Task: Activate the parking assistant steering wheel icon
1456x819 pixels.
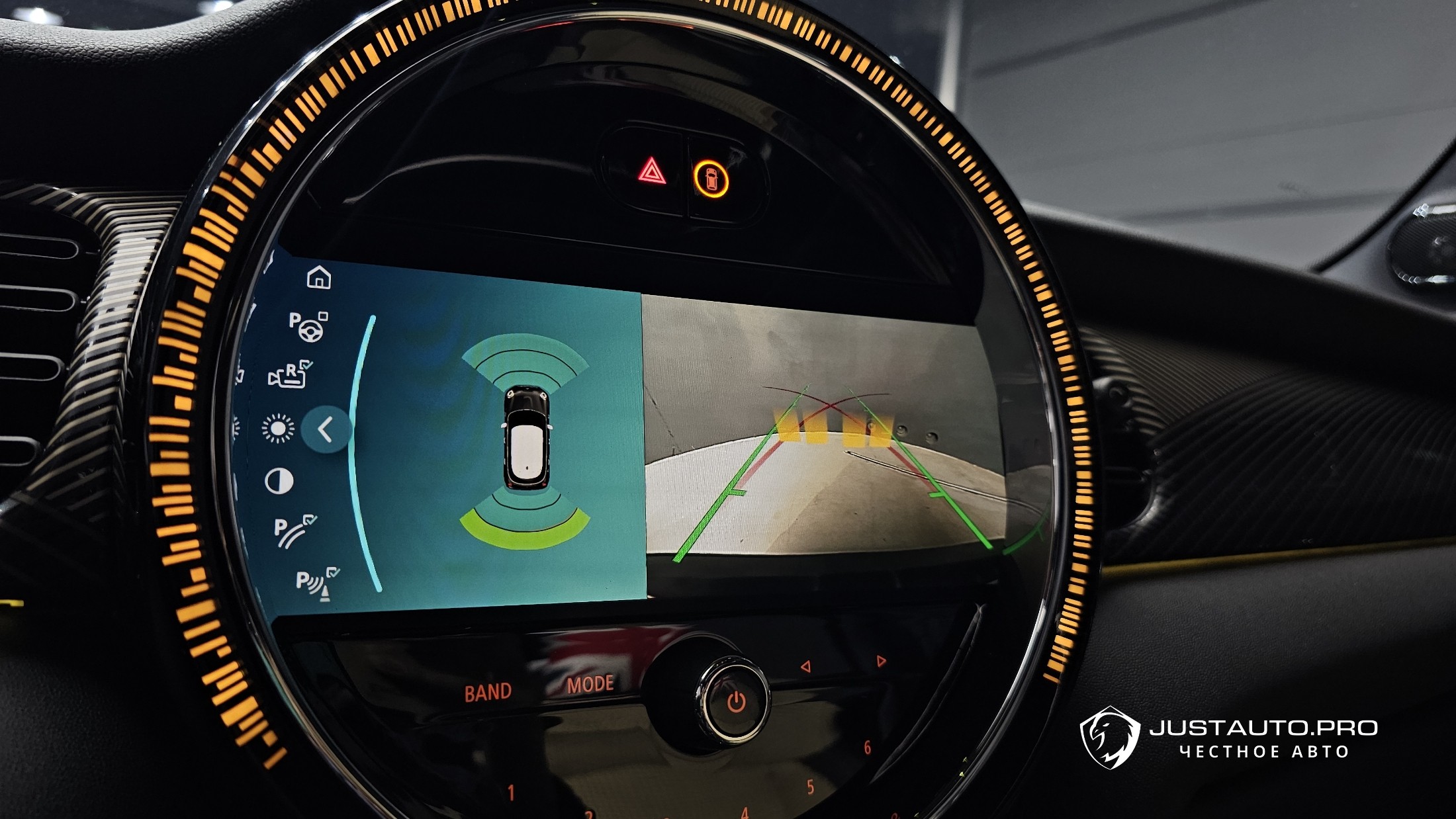Action: (308, 326)
